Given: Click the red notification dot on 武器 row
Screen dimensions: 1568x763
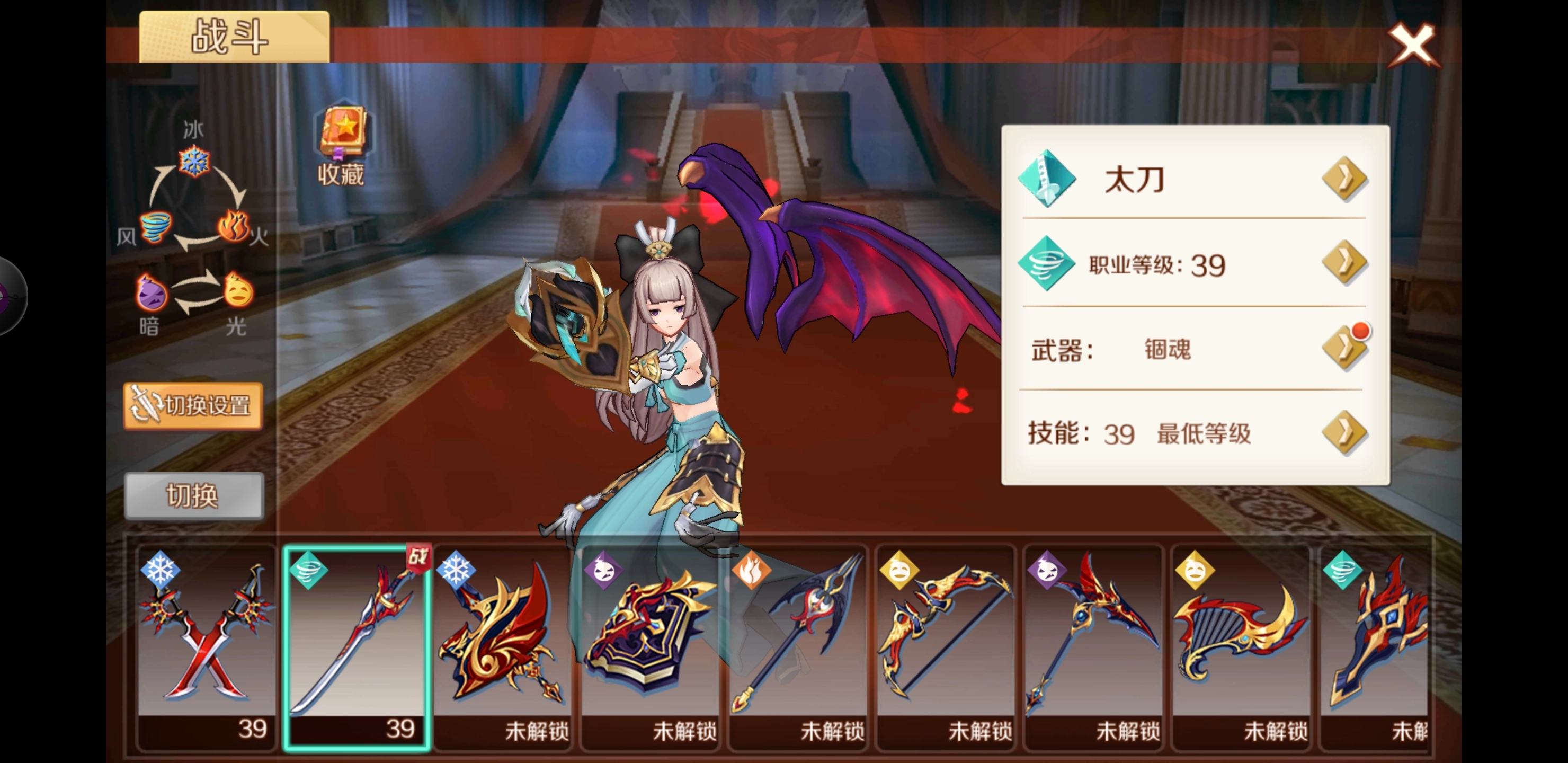Looking at the screenshot, I should tap(1361, 330).
